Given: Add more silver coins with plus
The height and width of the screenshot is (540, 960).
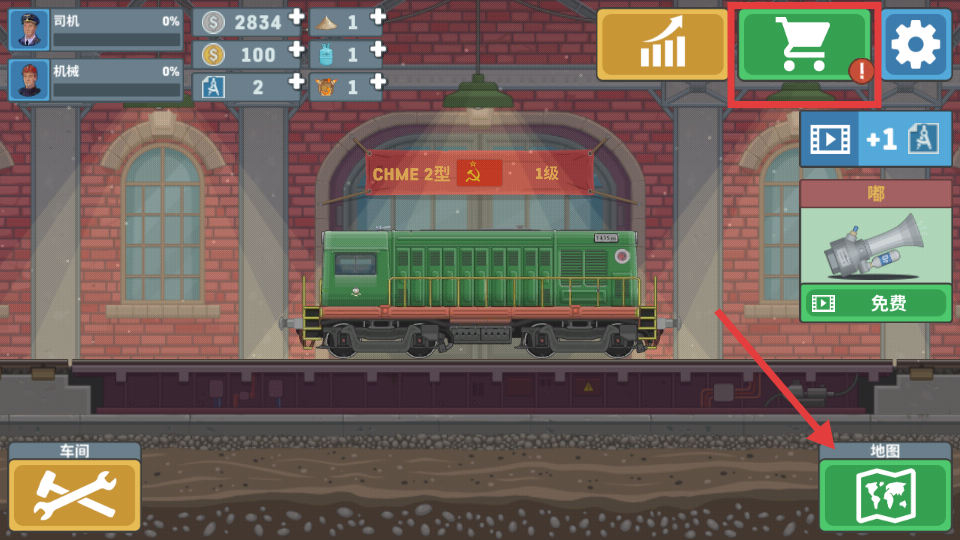Looking at the screenshot, I should point(296,17).
